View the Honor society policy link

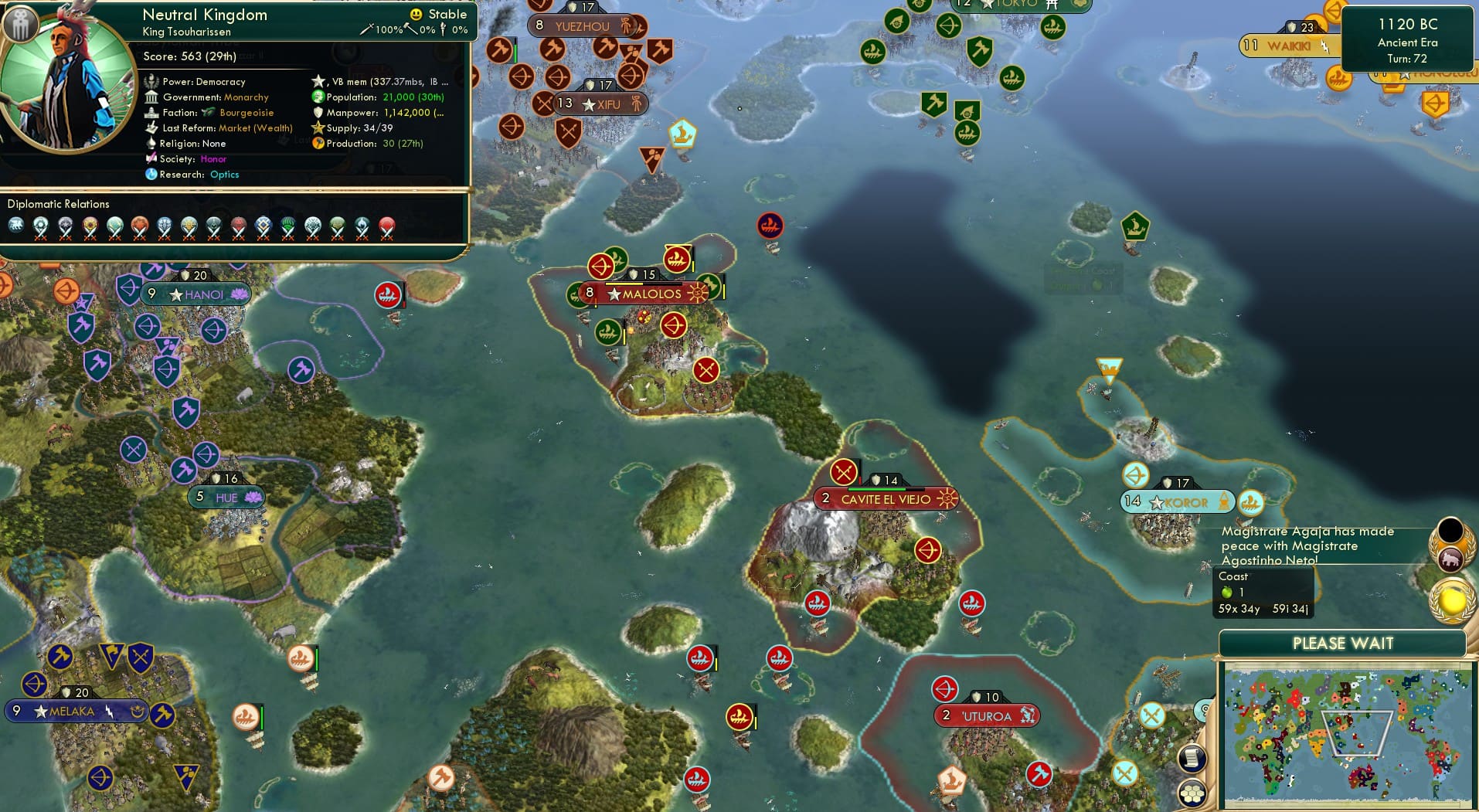[x=214, y=159]
